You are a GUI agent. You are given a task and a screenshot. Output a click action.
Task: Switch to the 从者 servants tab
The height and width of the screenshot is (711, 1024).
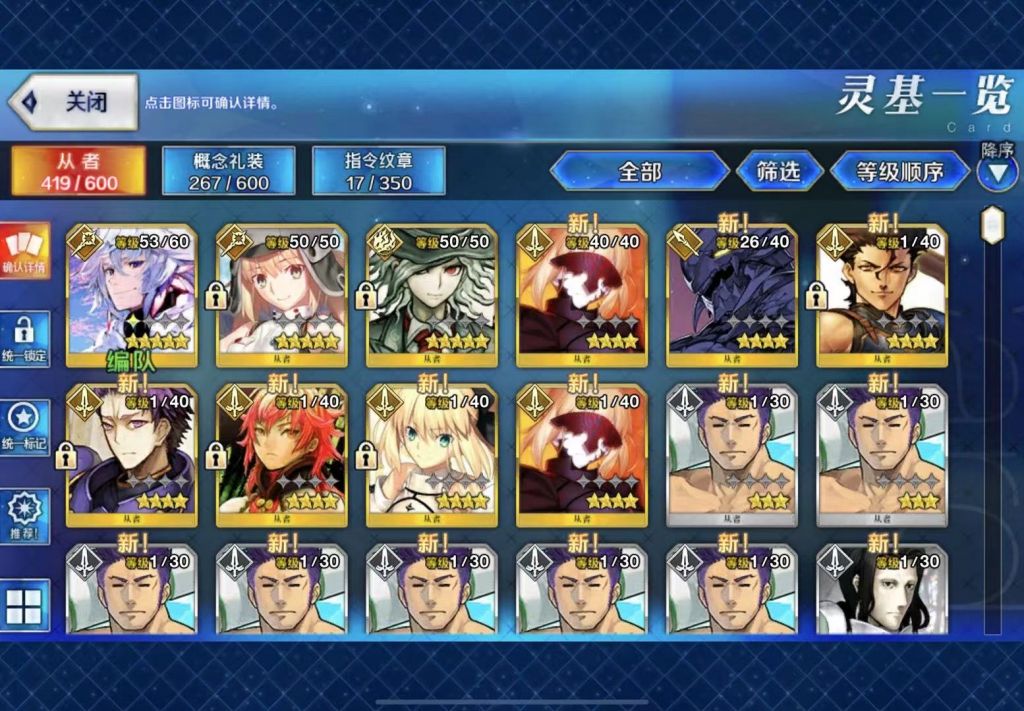[79, 171]
